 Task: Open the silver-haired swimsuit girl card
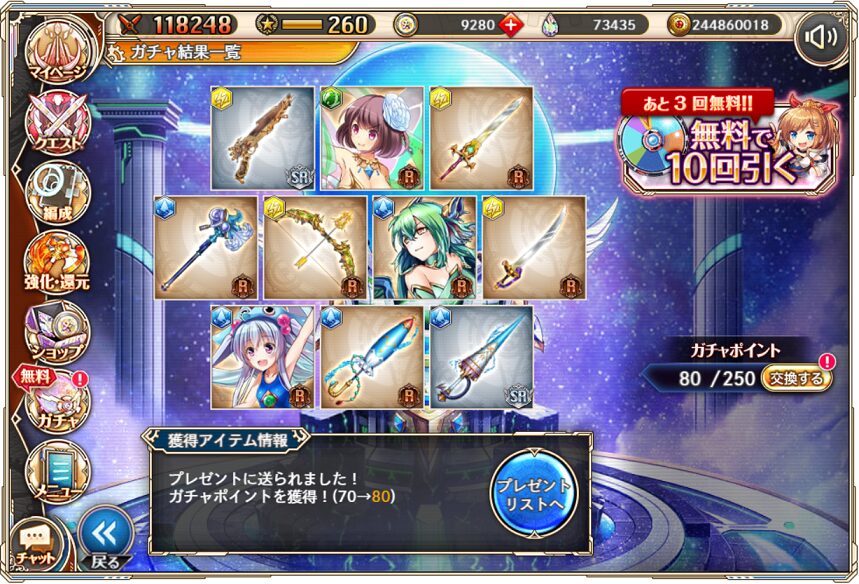click(263, 357)
